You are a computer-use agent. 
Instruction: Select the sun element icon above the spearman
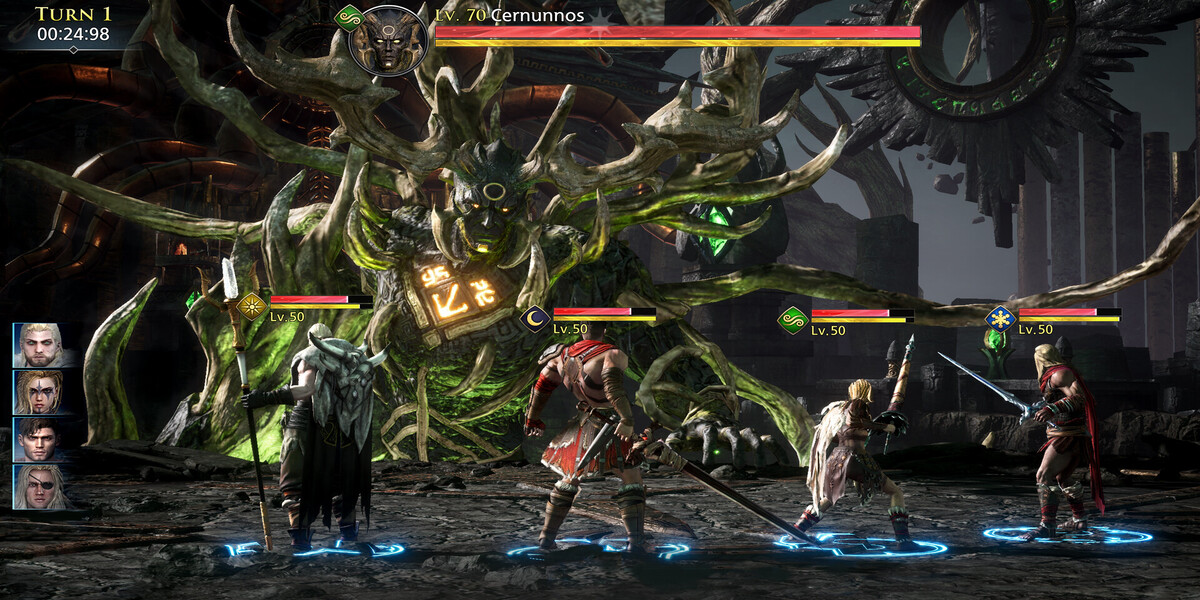pyautogui.click(x=252, y=306)
